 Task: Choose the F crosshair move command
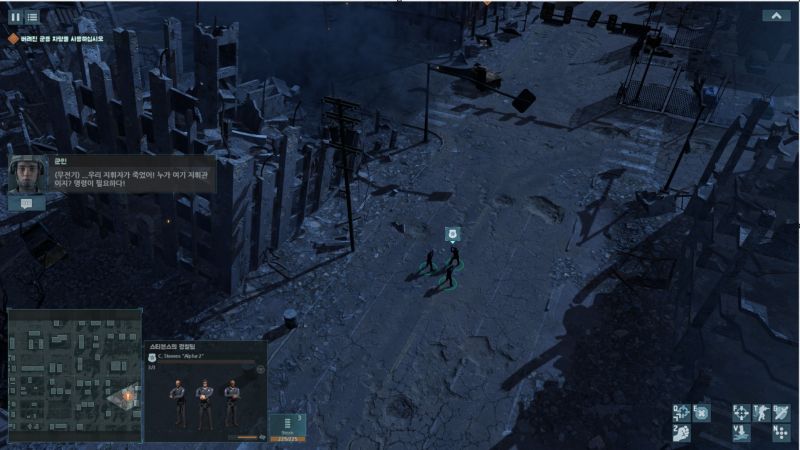tap(741, 412)
